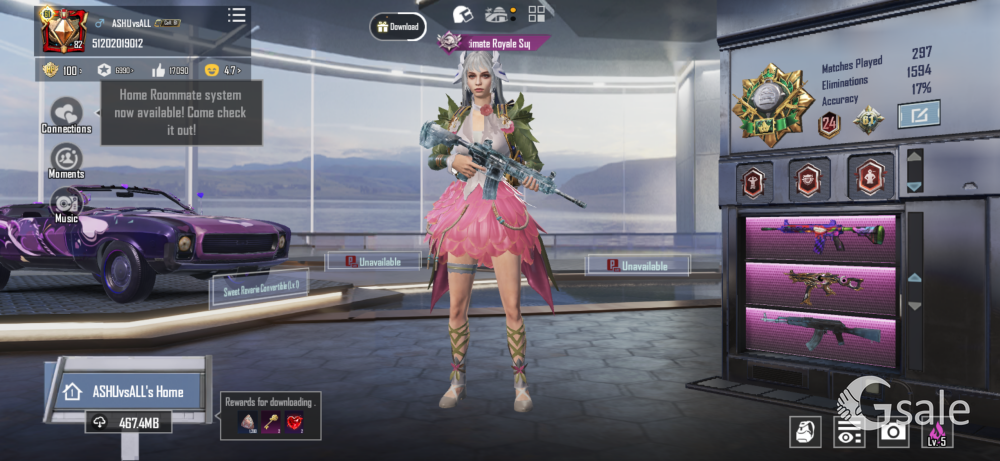This screenshot has width=1000, height=461.
Task: Download the 467.4MB home resource pack
Action: tap(127, 423)
